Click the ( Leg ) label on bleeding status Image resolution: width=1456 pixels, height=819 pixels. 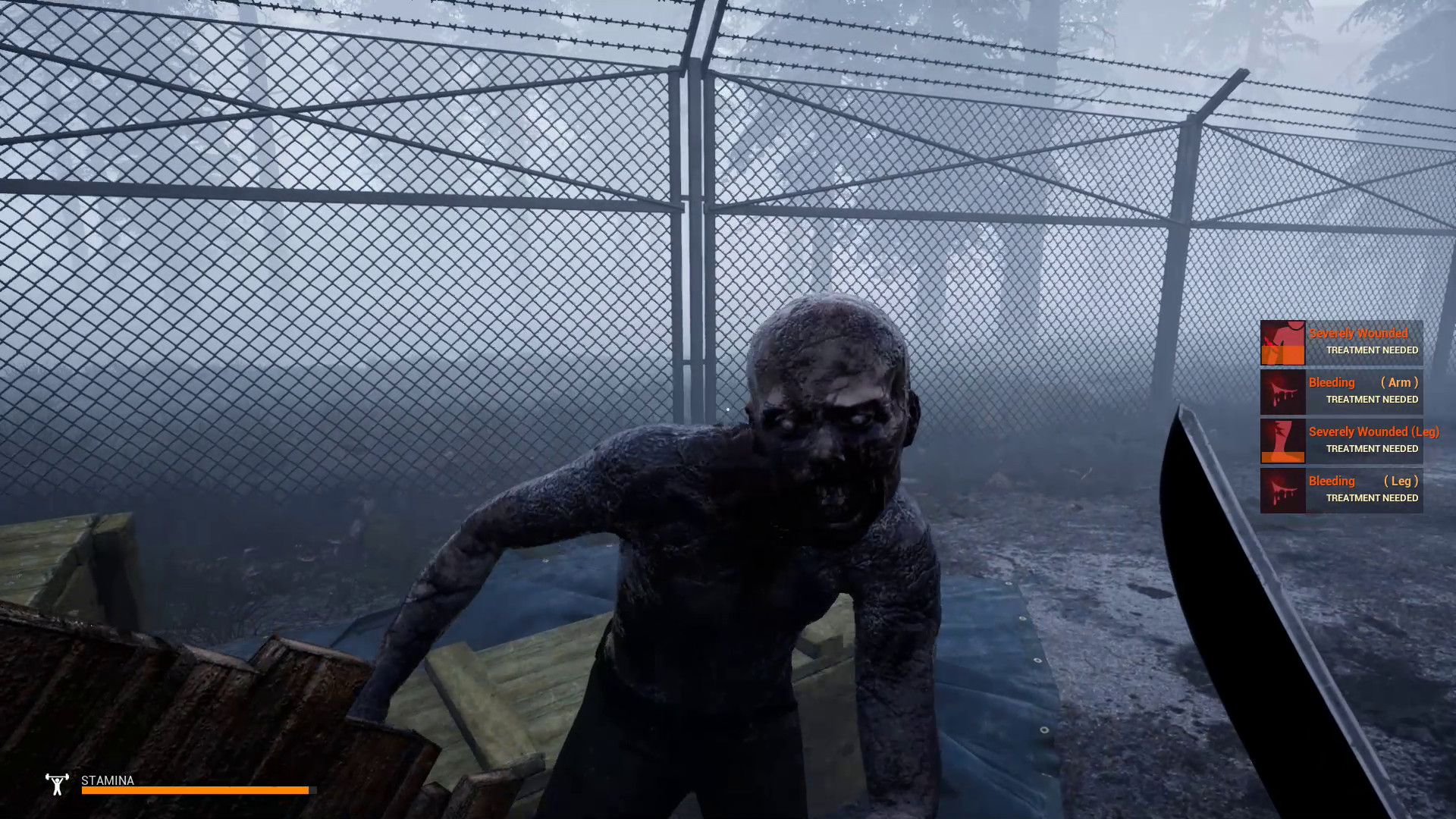click(x=1401, y=481)
